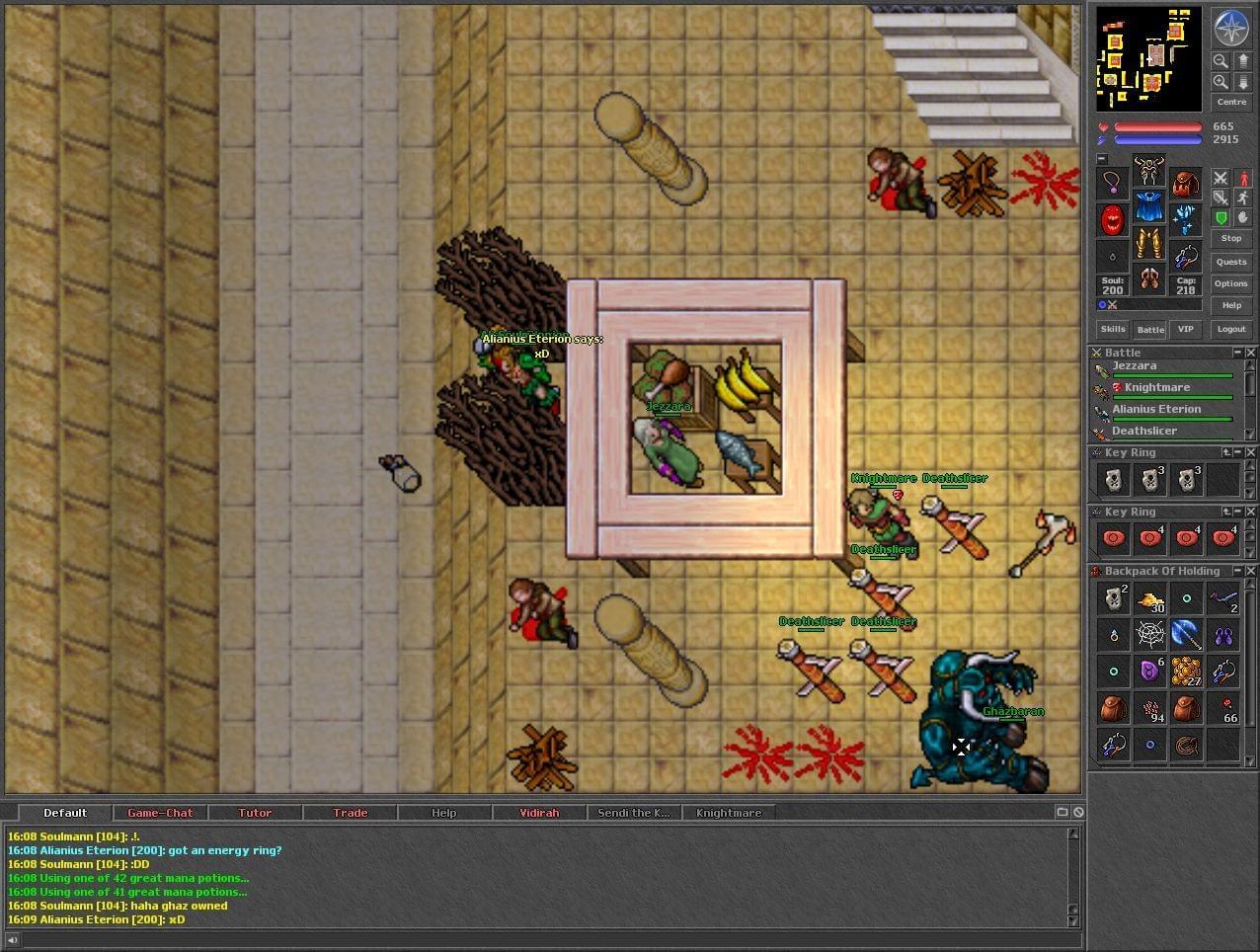Centre the minimap

(x=1230, y=102)
